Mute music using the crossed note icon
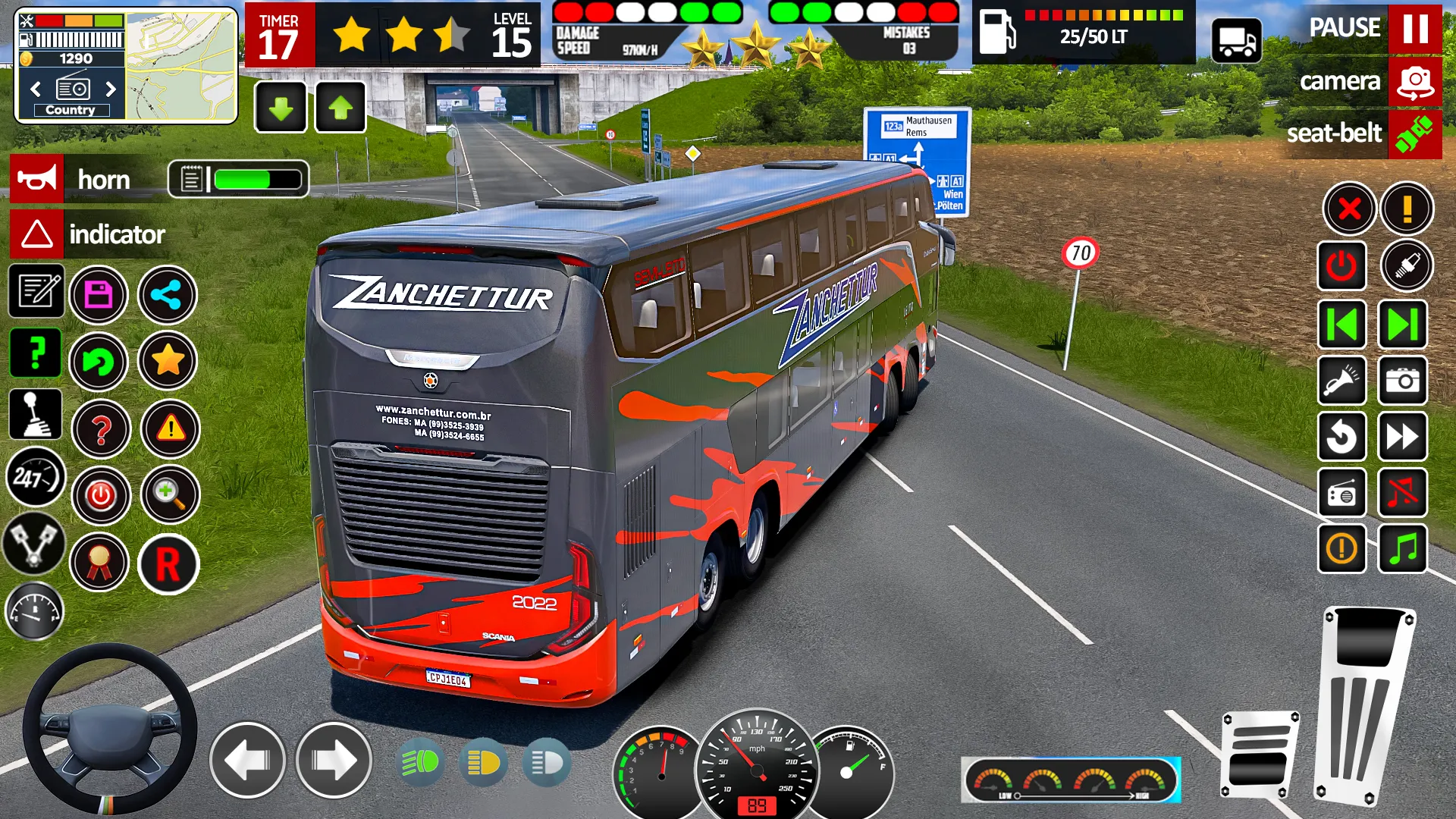Viewport: 1456px width, 819px height. click(x=1404, y=493)
